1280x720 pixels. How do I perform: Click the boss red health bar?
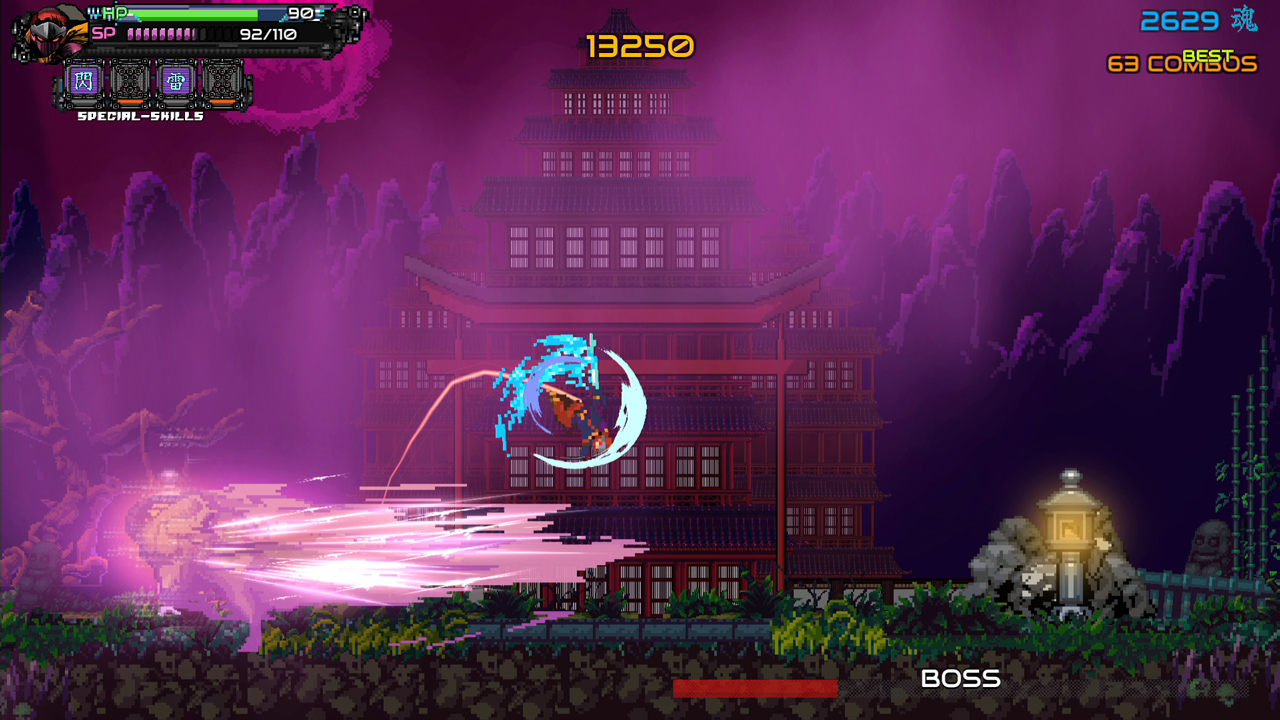pos(758,688)
